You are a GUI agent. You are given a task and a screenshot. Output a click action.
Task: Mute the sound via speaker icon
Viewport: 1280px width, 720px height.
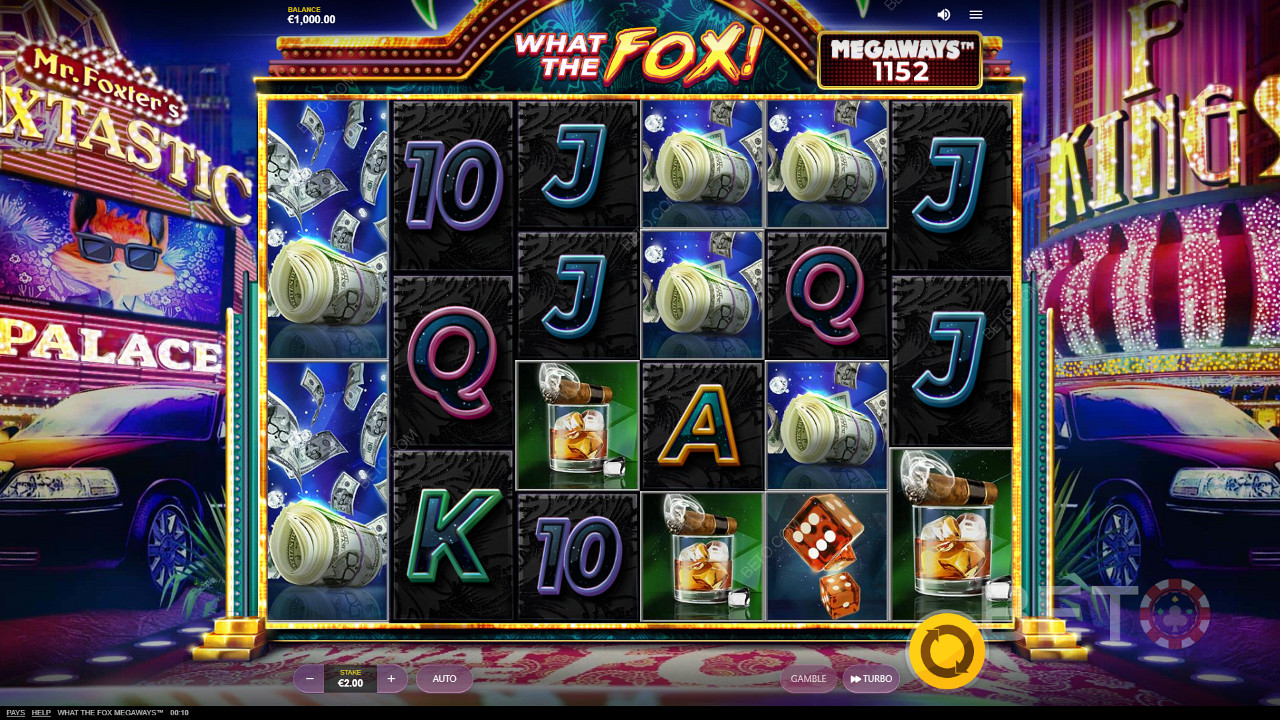click(x=943, y=15)
